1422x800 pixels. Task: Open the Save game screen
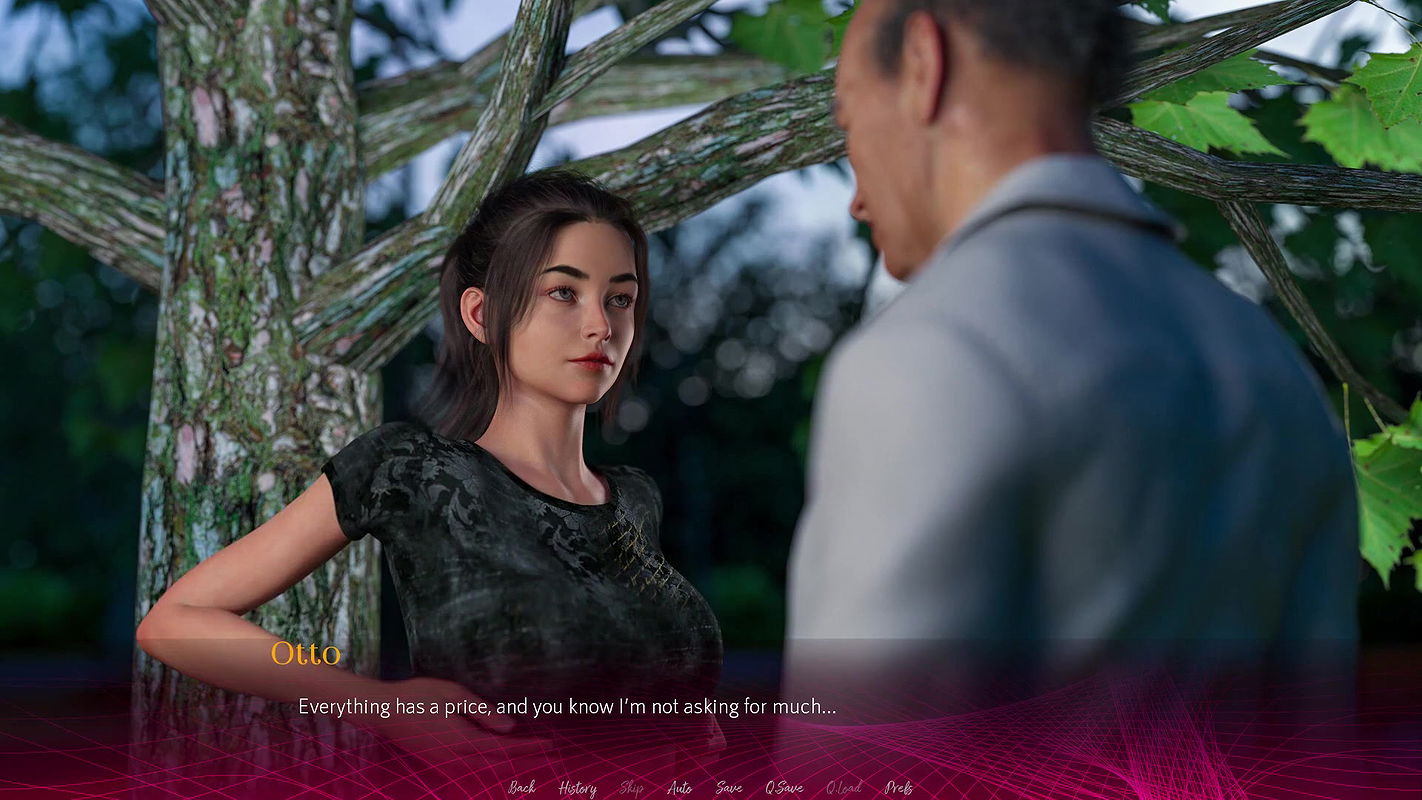(729, 788)
